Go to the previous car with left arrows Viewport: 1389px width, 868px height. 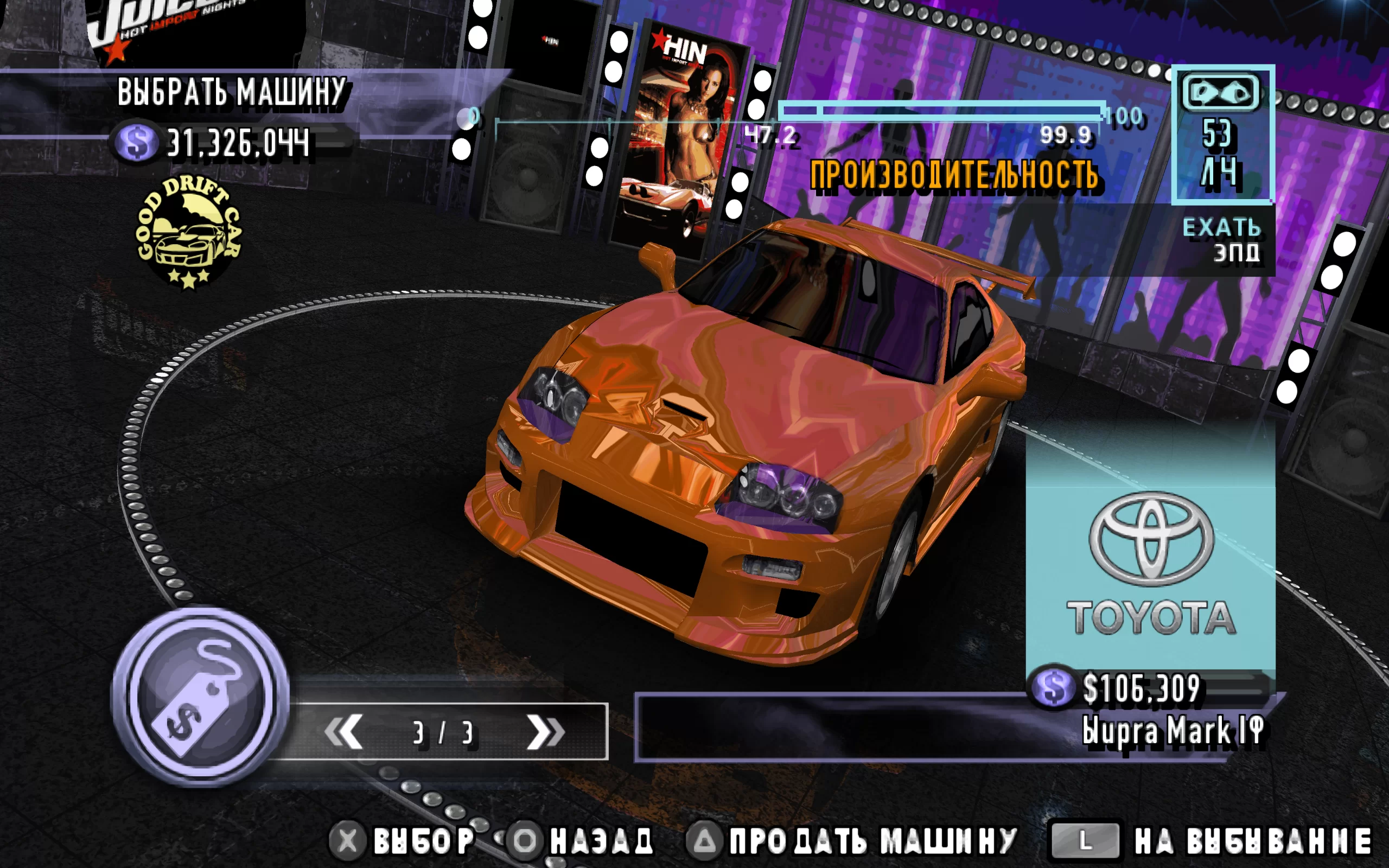343,731
